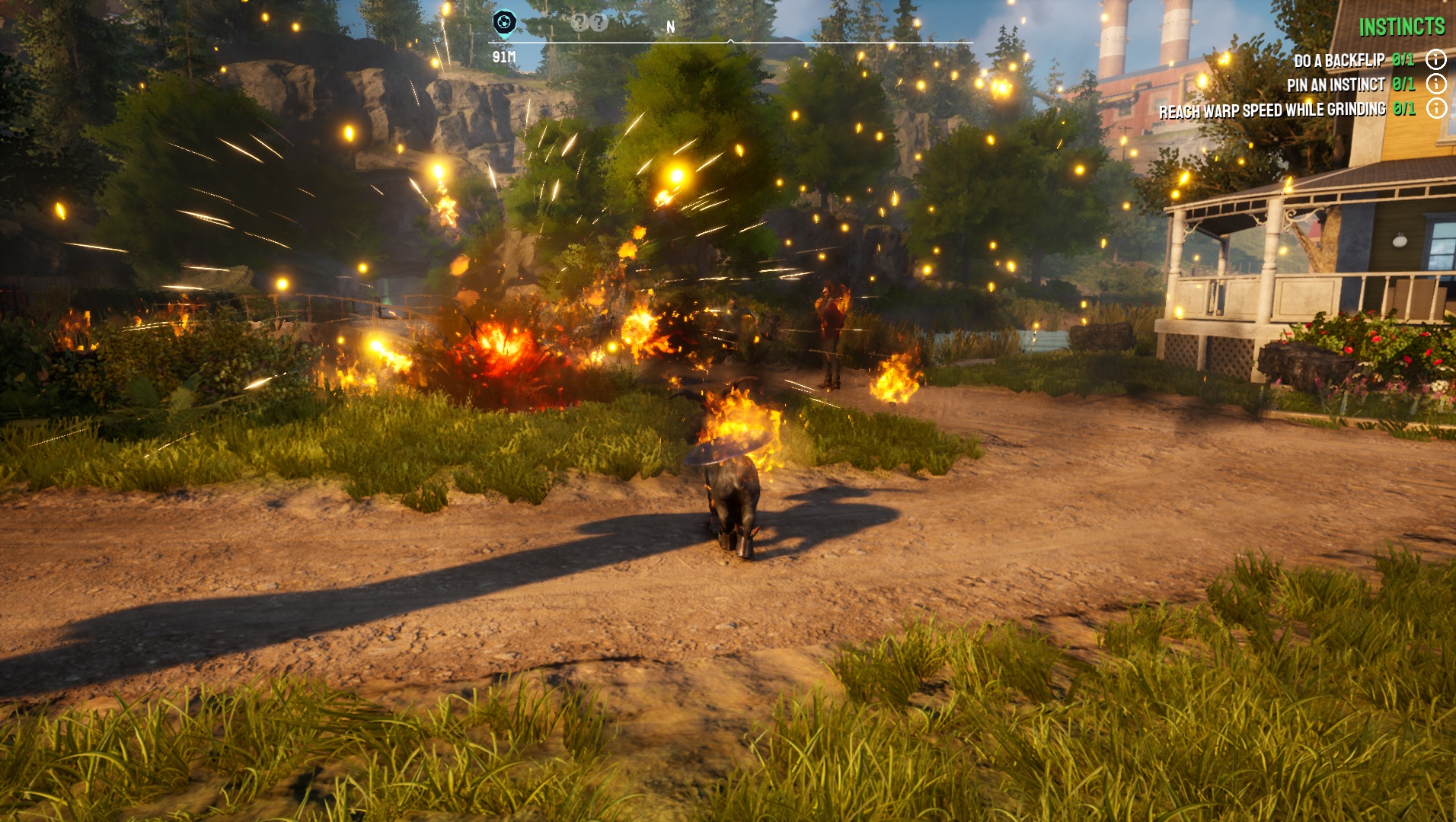Open info for Do a Backflip instinct

pyautogui.click(x=1435, y=59)
